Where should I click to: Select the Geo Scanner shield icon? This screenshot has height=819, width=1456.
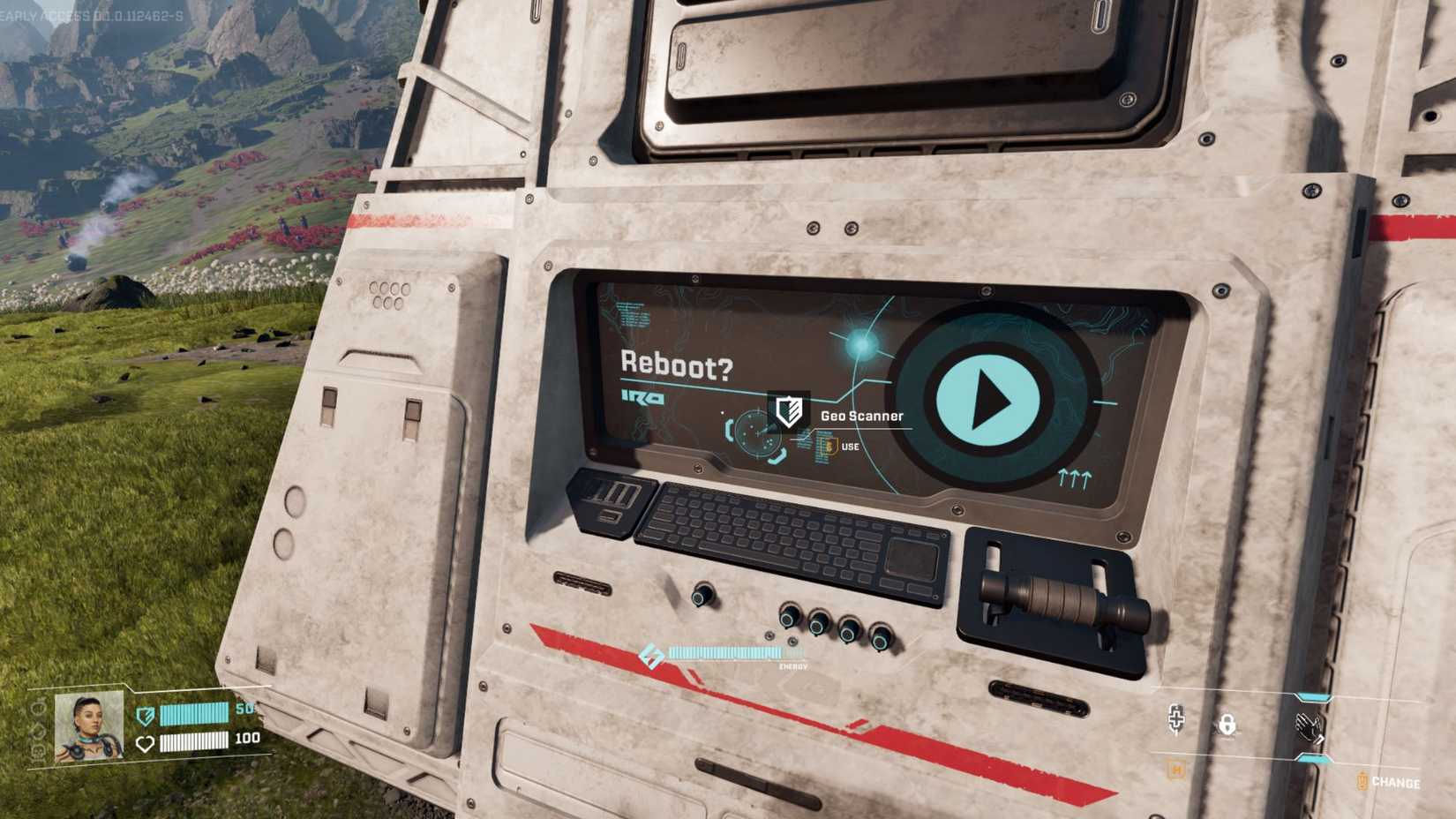(790, 411)
